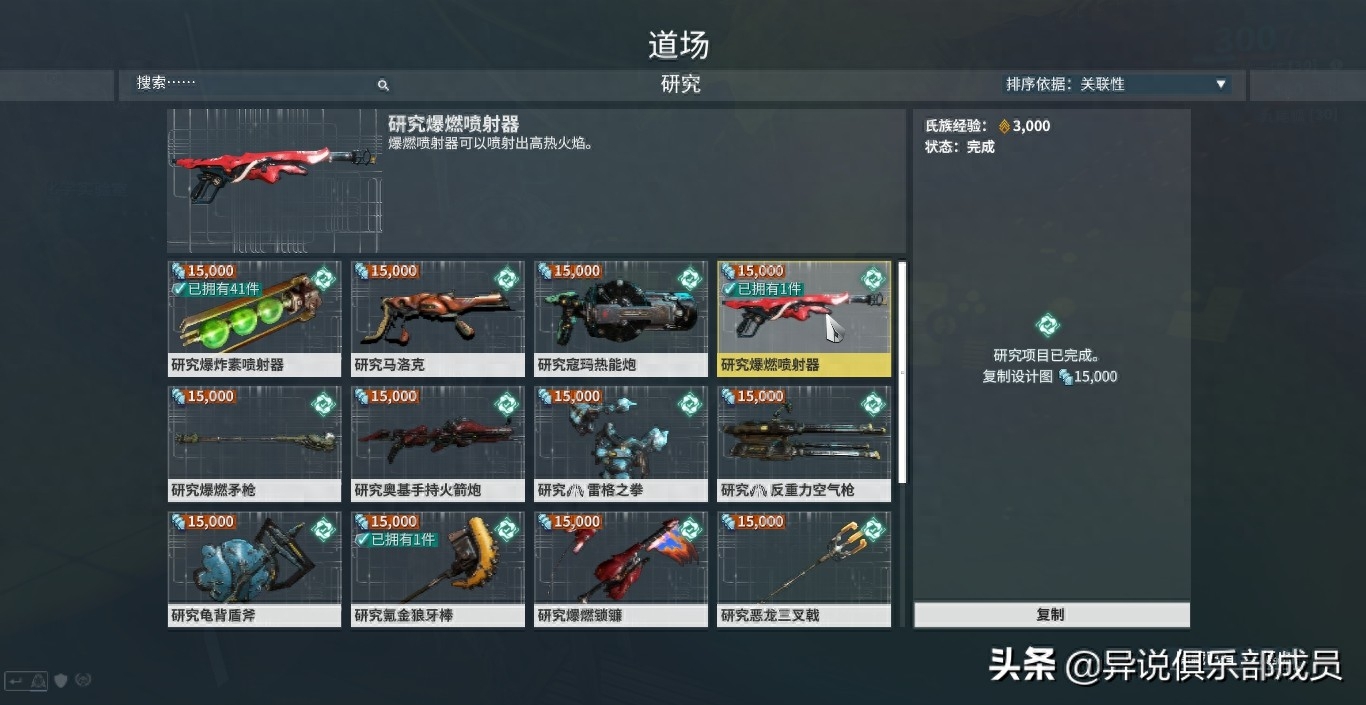Select the 研究龟背盾斧 research tile
This screenshot has width=1366, height=705.
254,569
